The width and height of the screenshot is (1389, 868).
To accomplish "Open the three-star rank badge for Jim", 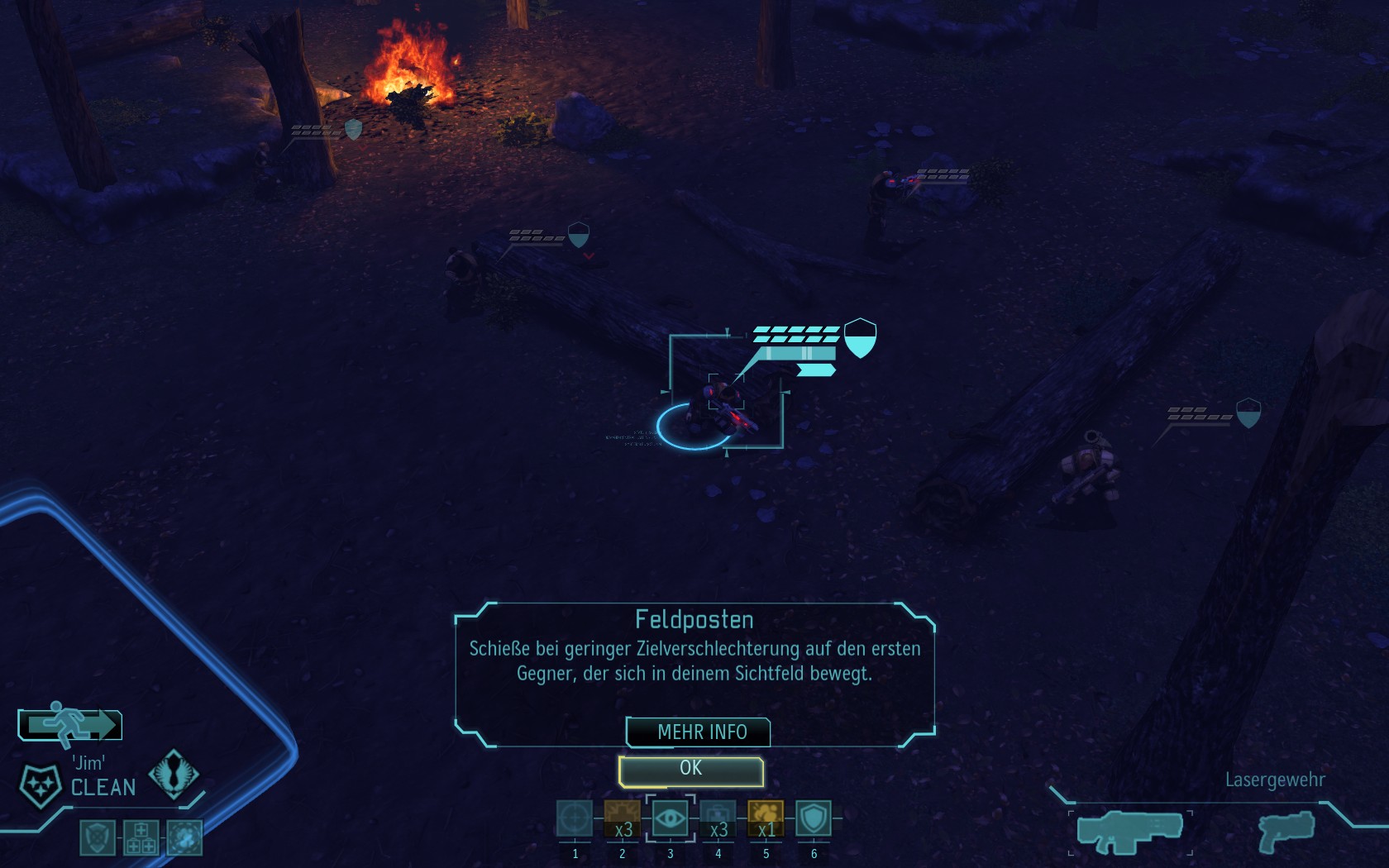I will [40, 785].
